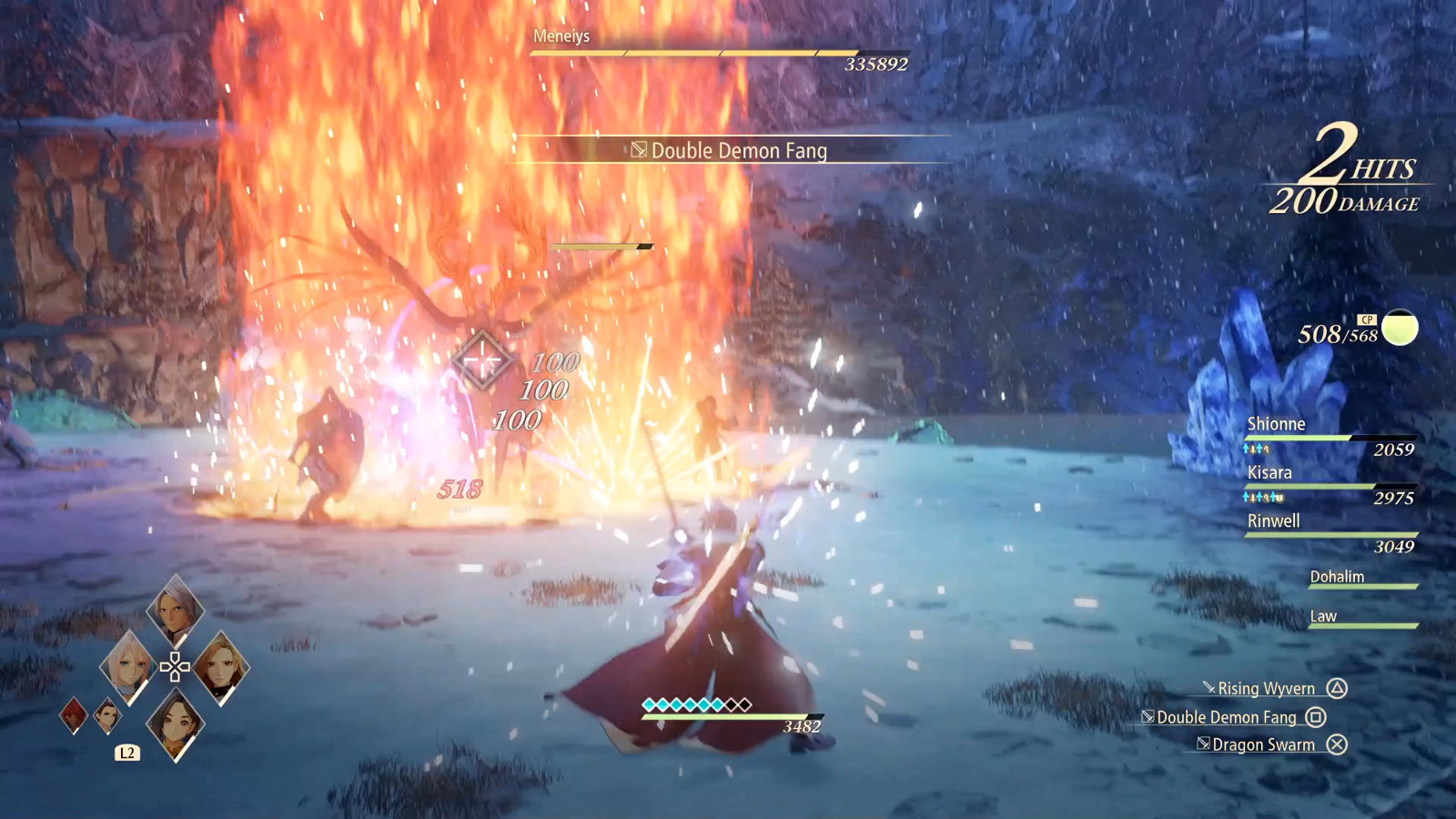Select the Double Demon Fang arte
The height and width of the screenshot is (819, 1456).
pyautogui.click(x=1226, y=718)
